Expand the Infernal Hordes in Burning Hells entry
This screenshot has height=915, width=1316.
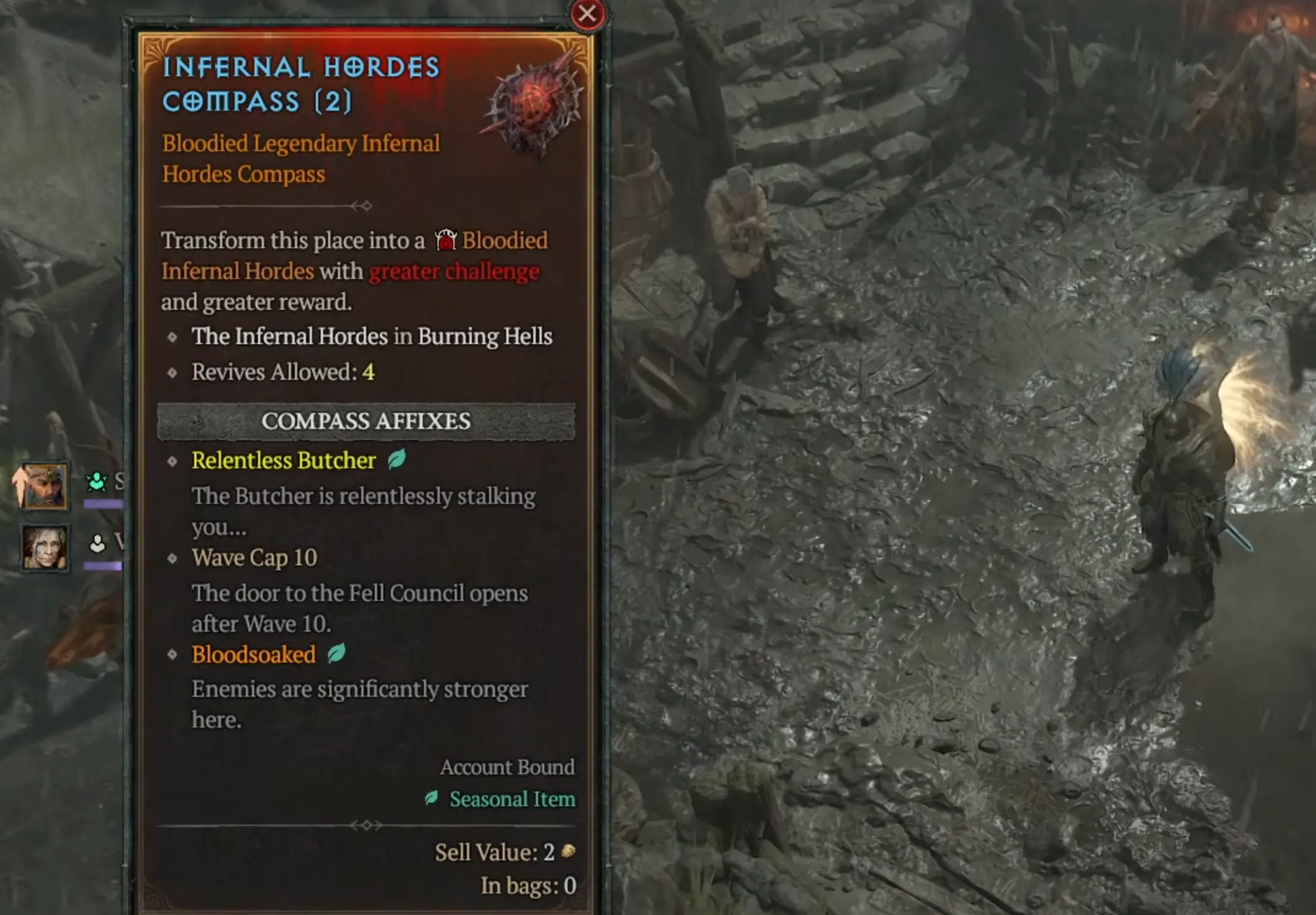tap(372, 336)
